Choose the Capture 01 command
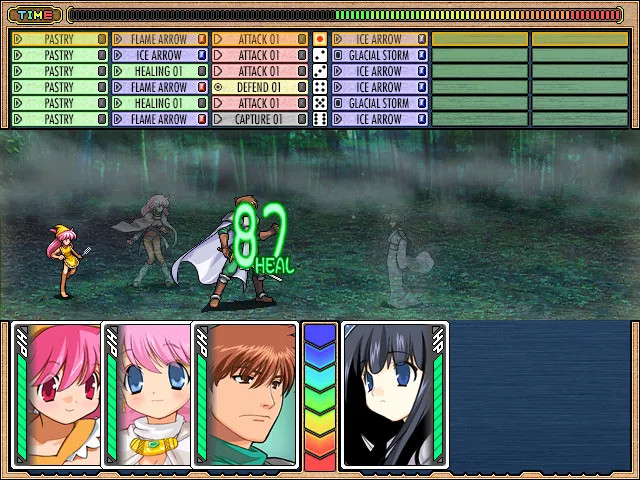Screen dimensions: 640x480 click(259, 119)
